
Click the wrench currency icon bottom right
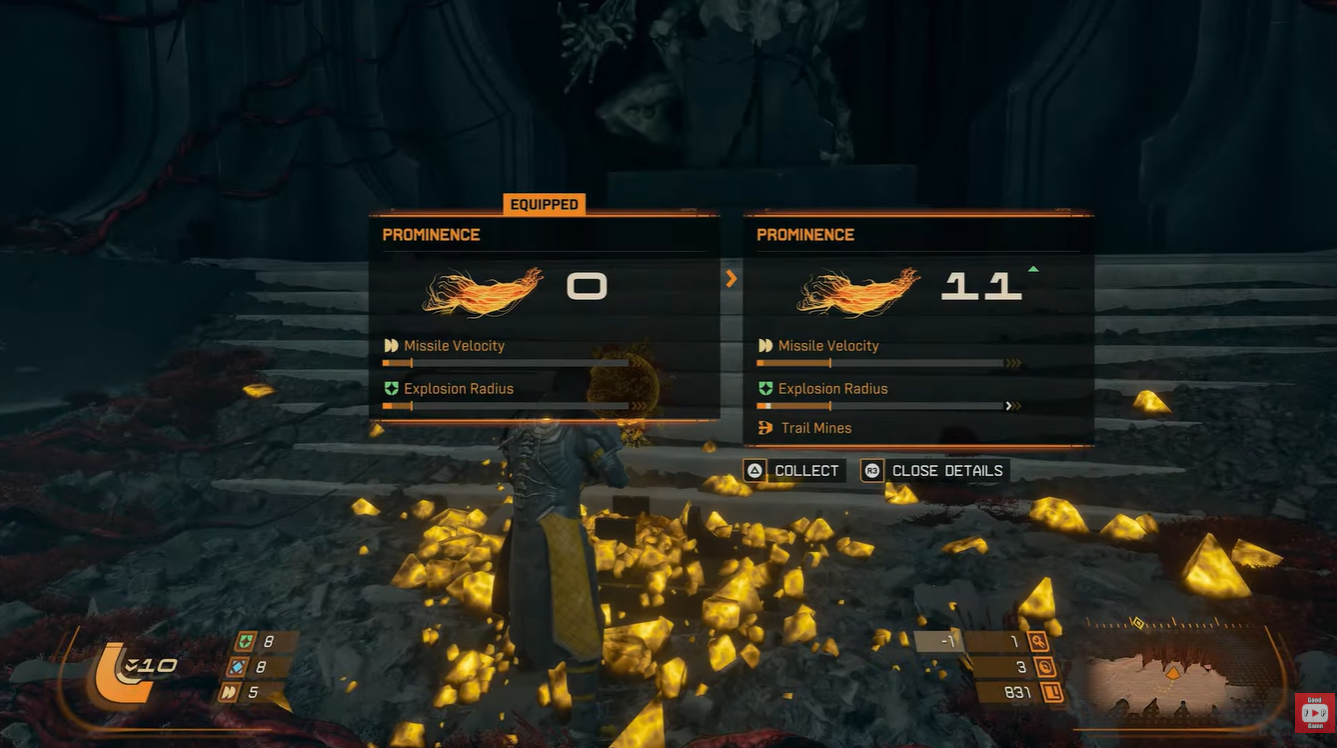(x=1040, y=640)
